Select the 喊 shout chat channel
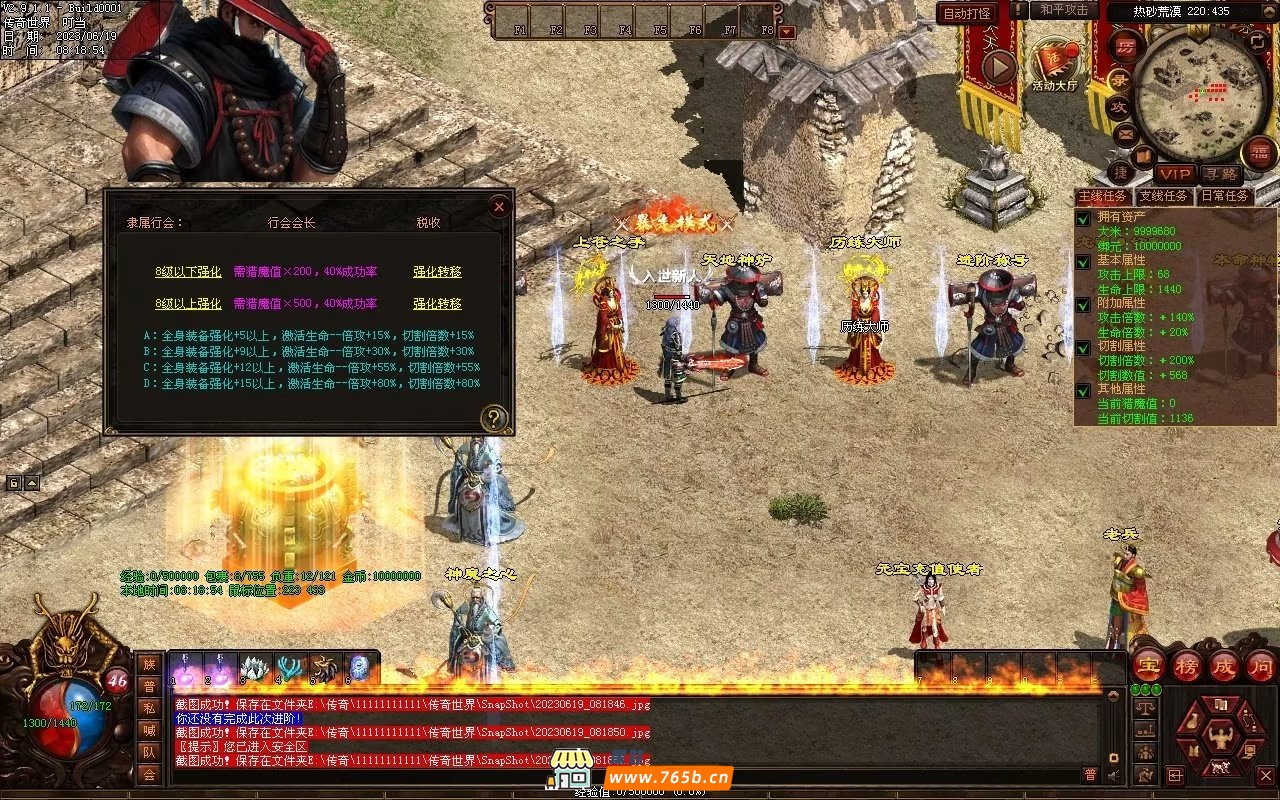1280x800 pixels. [x=149, y=729]
